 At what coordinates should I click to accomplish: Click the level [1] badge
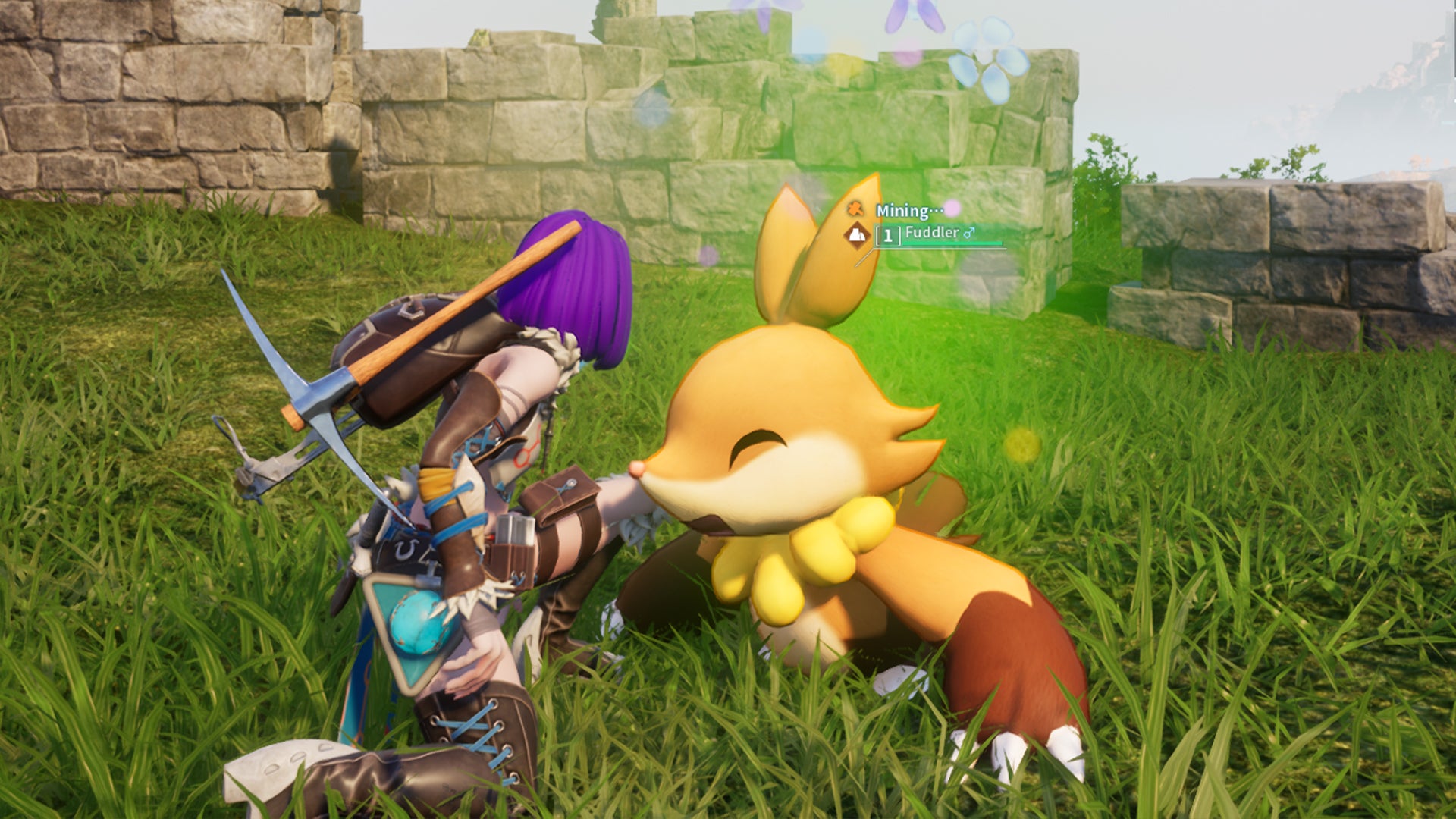tap(888, 237)
